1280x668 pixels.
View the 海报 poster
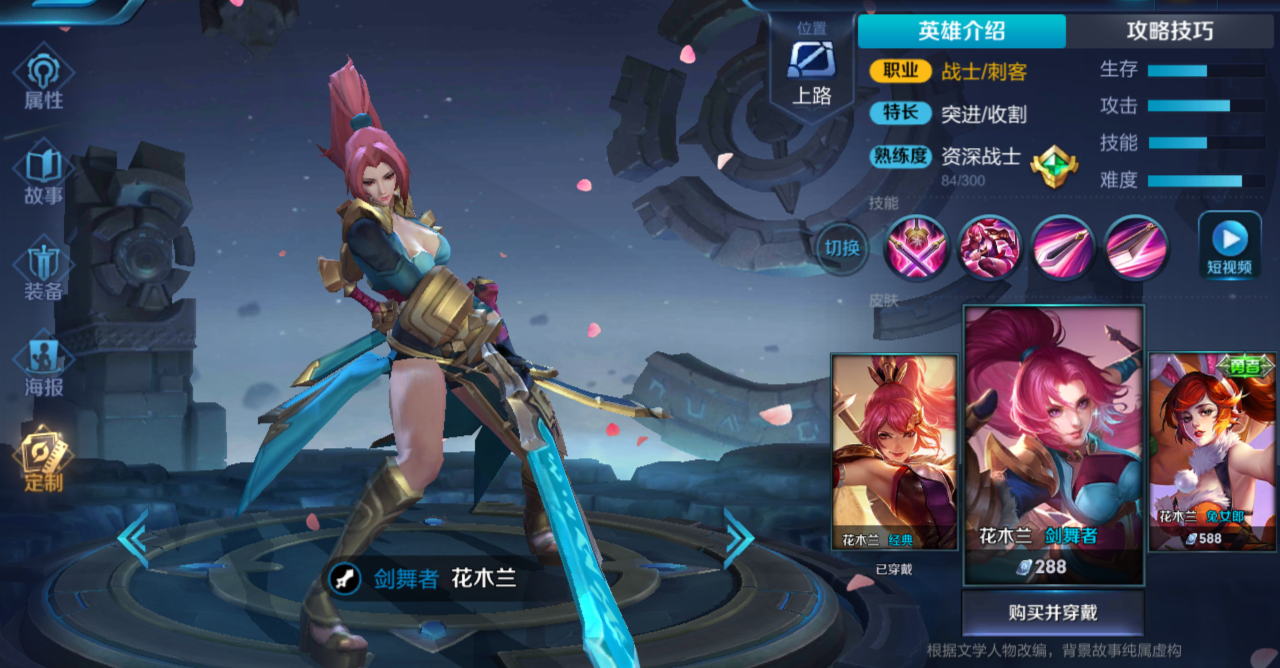pos(43,365)
